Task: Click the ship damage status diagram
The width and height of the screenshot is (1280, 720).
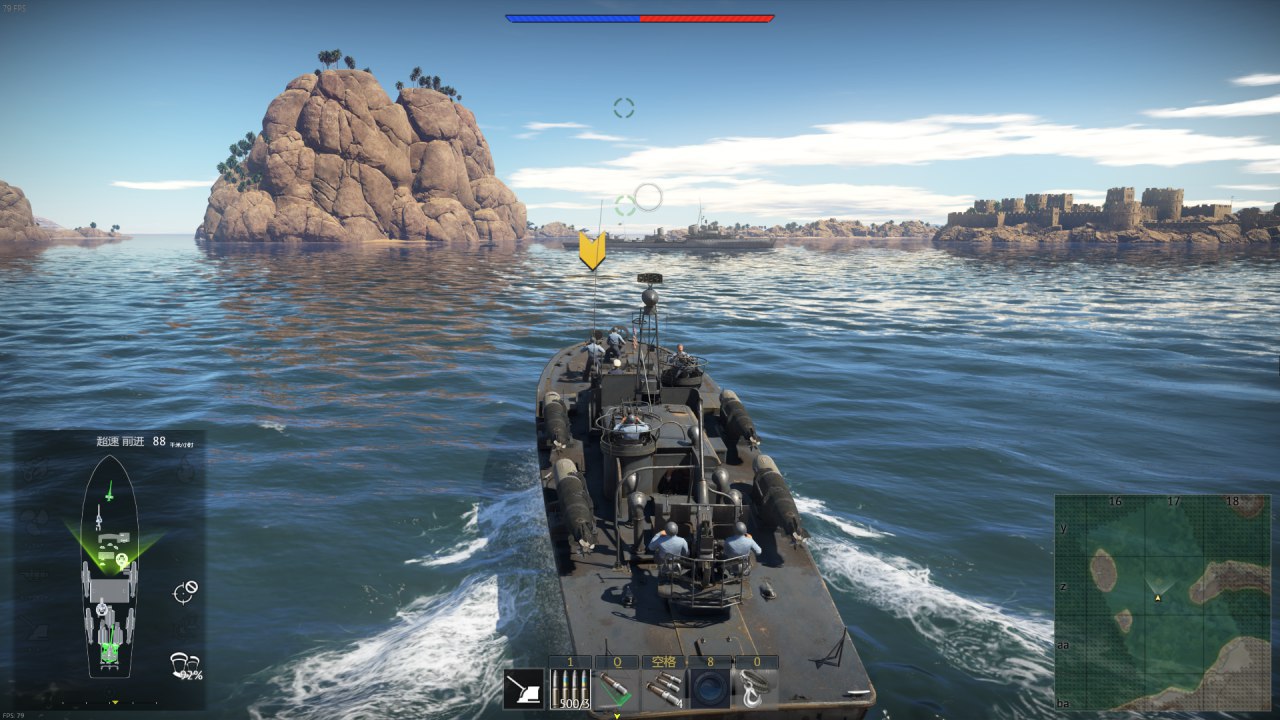Action: click(x=109, y=566)
